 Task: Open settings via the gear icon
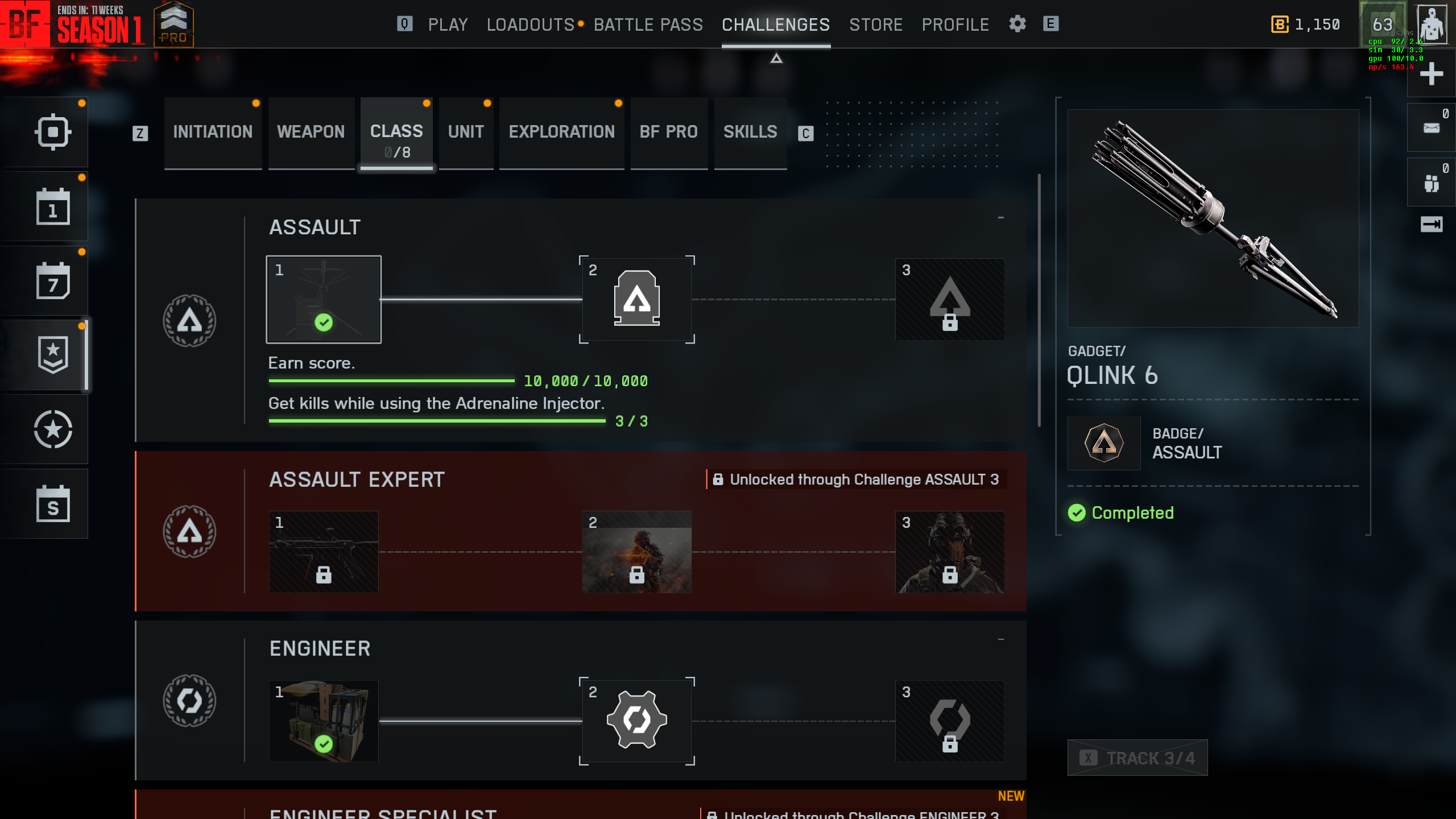coord(1017,24)
